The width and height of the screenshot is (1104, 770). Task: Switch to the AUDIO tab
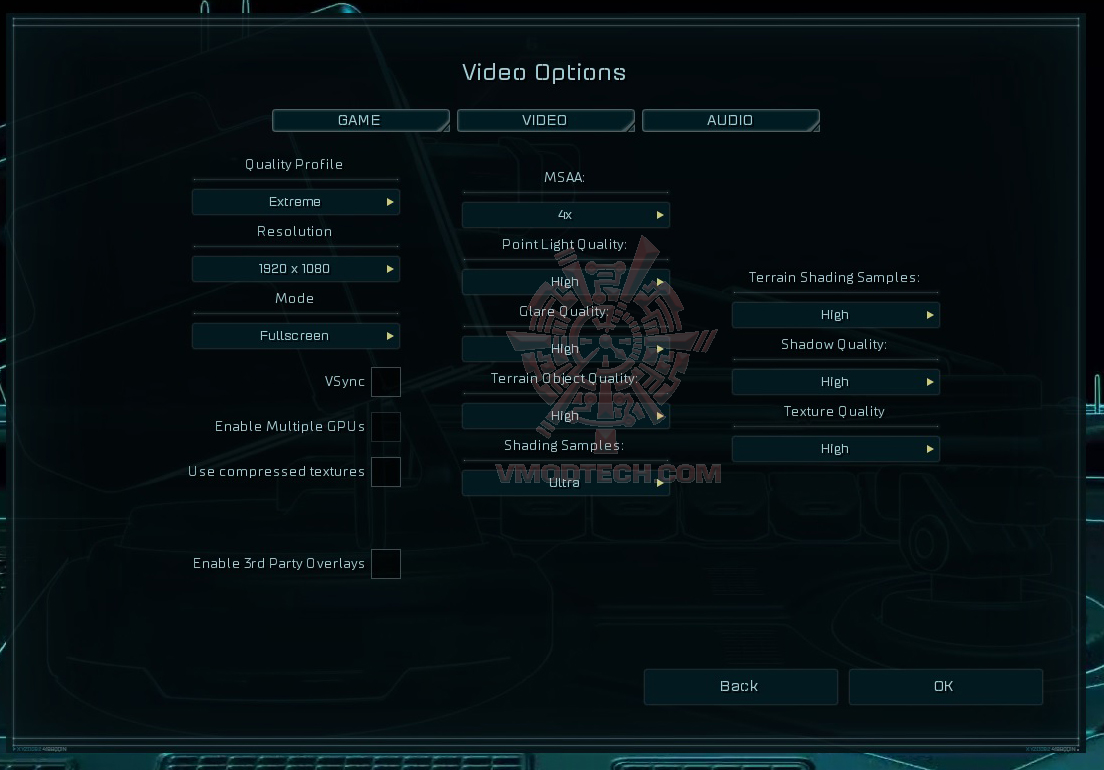coord(730,121)
